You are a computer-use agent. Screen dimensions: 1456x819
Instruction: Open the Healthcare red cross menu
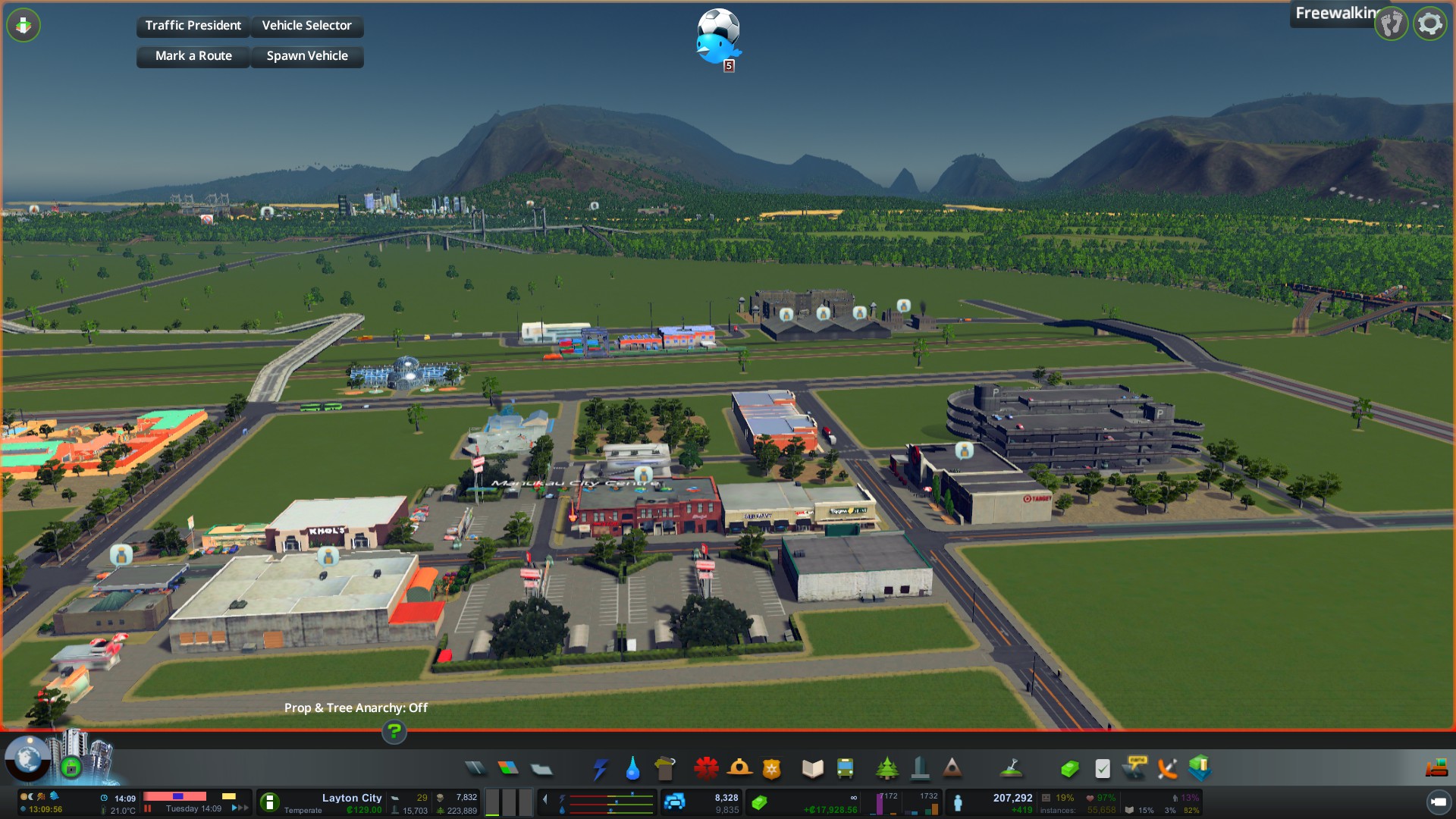click(x=706, y=769)
